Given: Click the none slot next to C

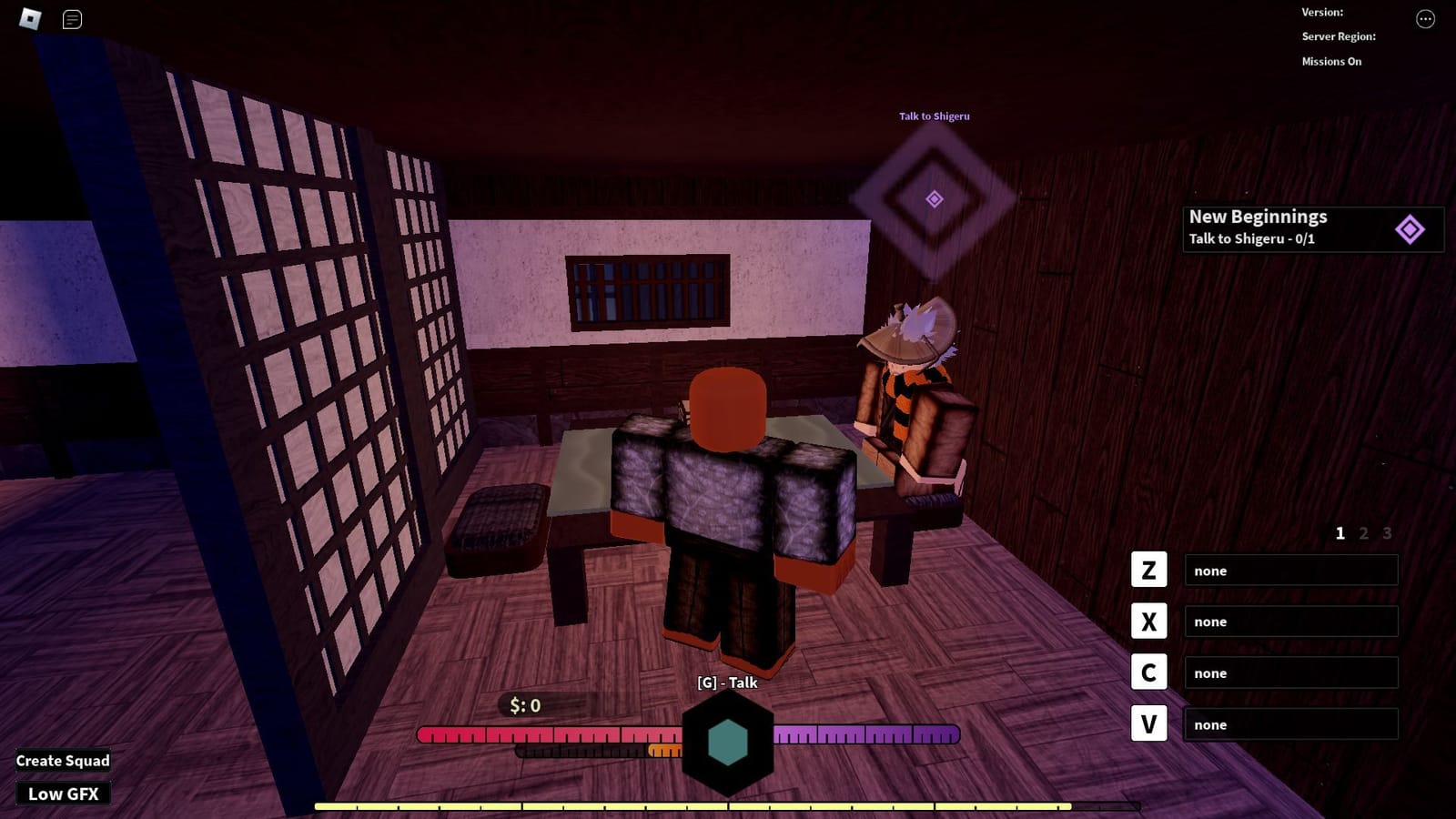Looking at the screenshot, I should tap(1290, 672).
